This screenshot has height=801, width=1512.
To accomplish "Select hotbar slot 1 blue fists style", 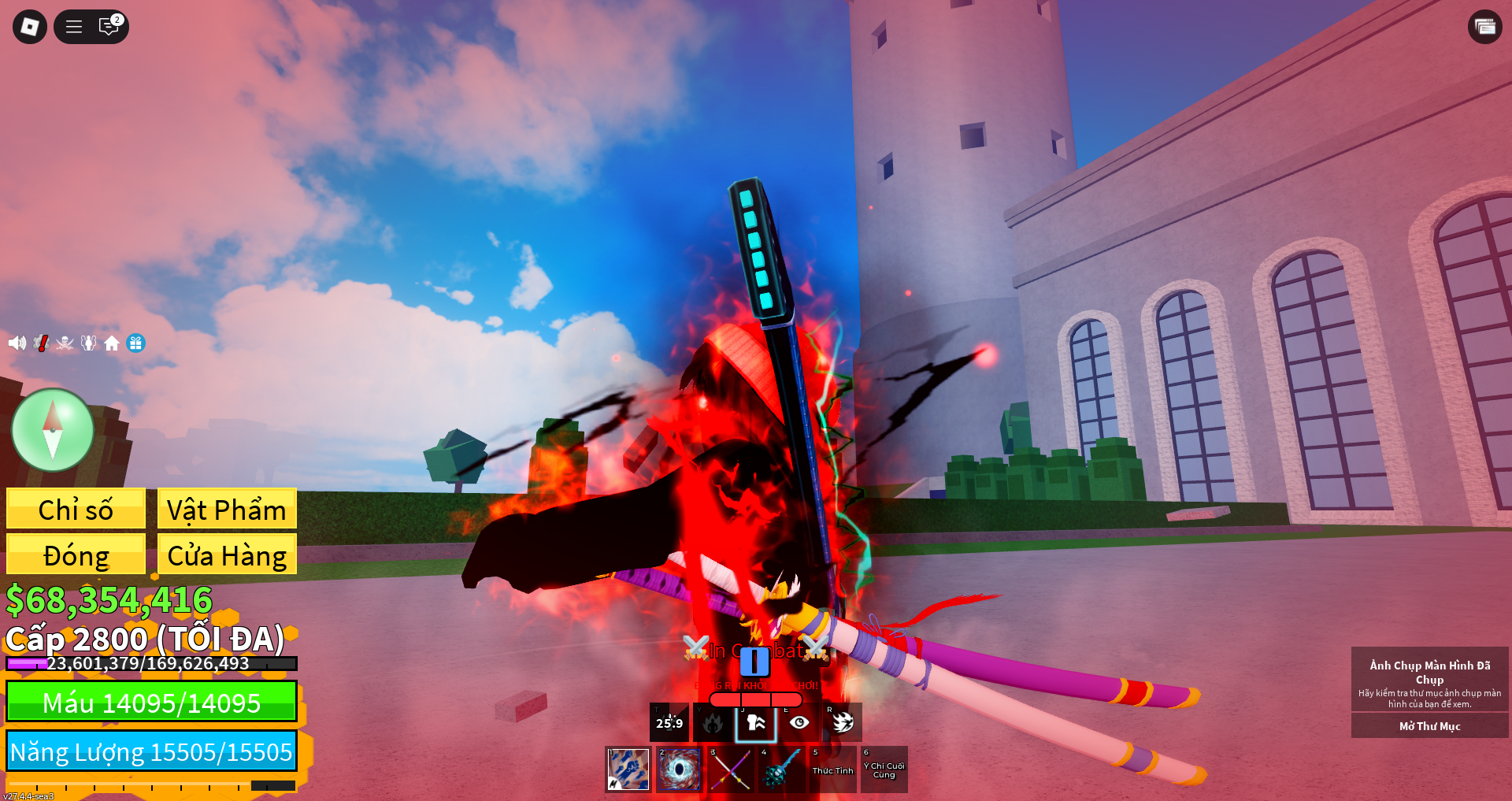I will coord(628,769).
